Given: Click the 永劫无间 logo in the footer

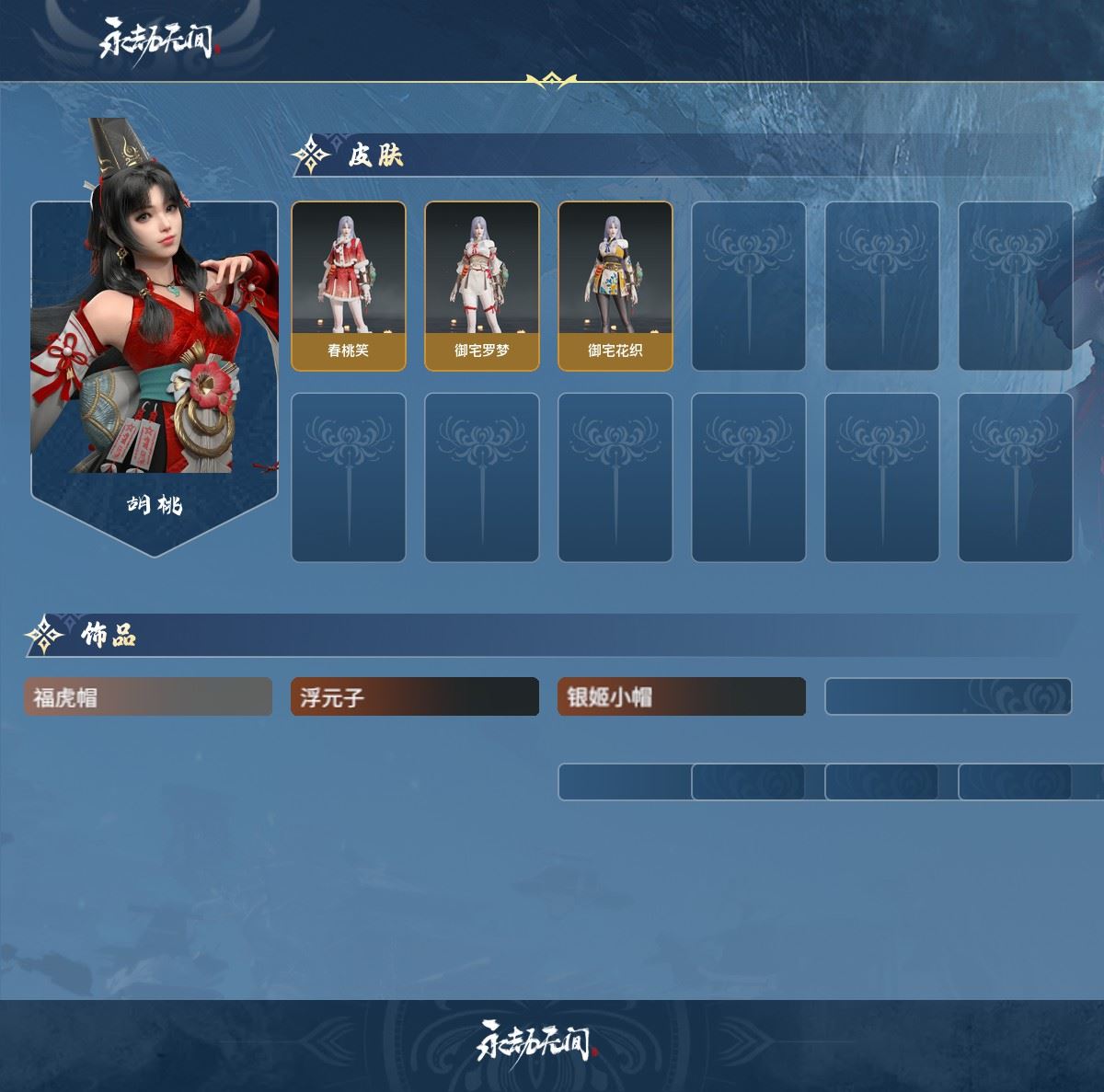Looking at the screenshot, I should 536,1041.
